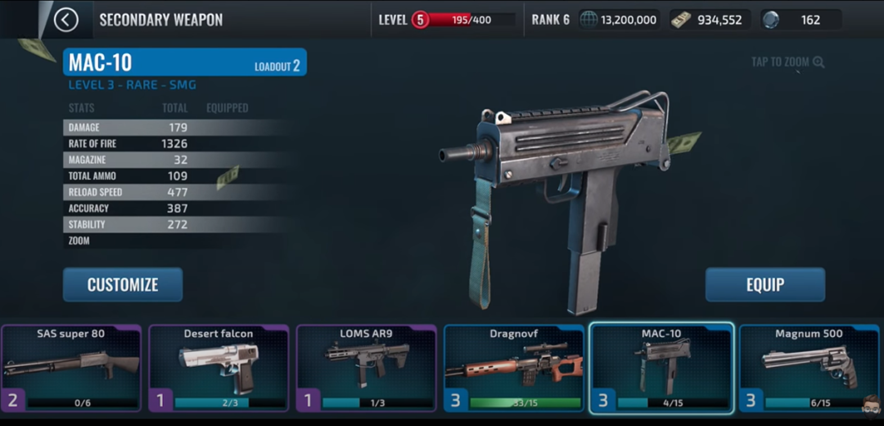The width and height of the screenshot is (884, 426).
Task: Open the MAC-10 Customize screen
Action: 123,285
